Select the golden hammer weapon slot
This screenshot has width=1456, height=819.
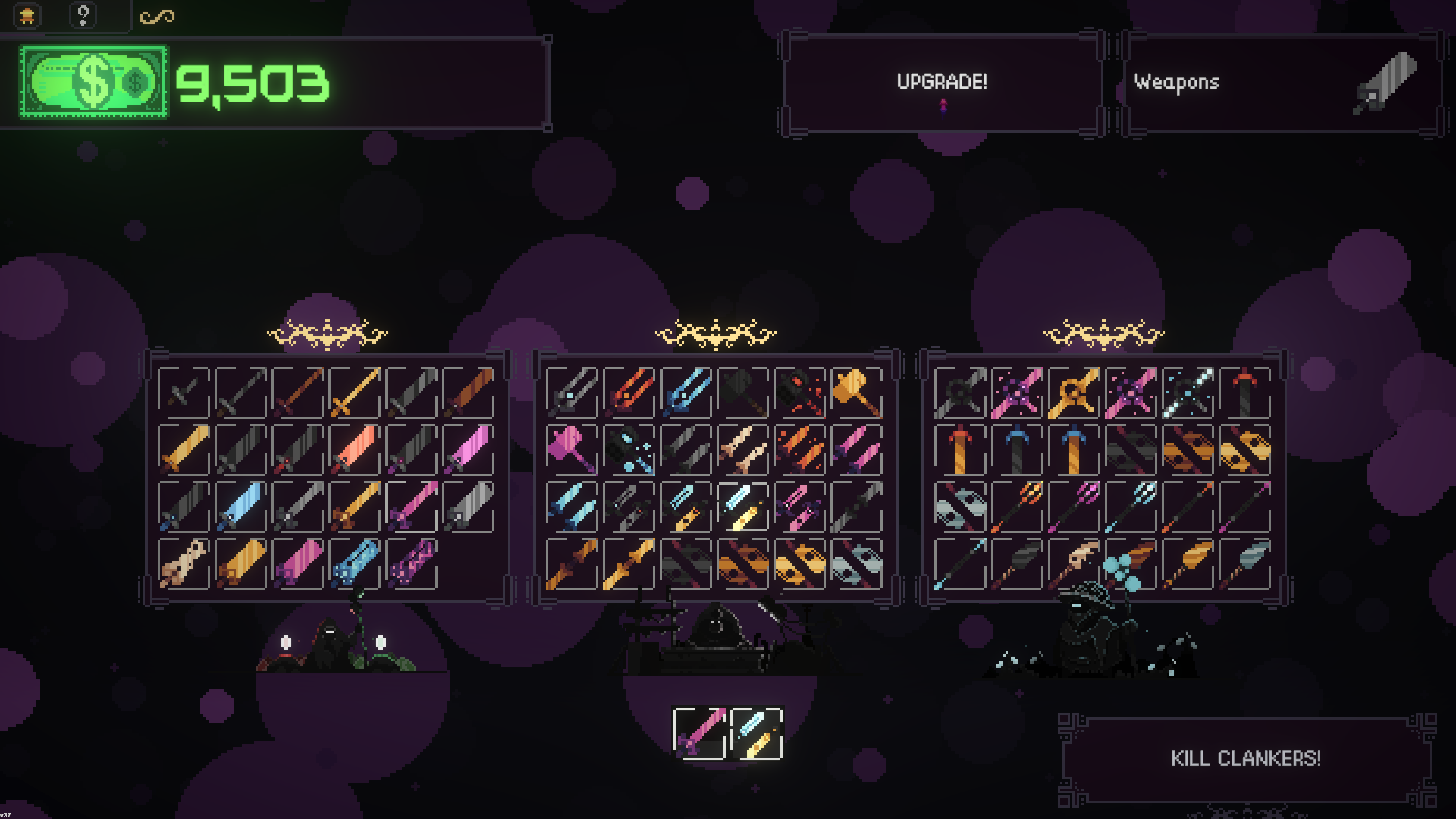tap(856, 392)
